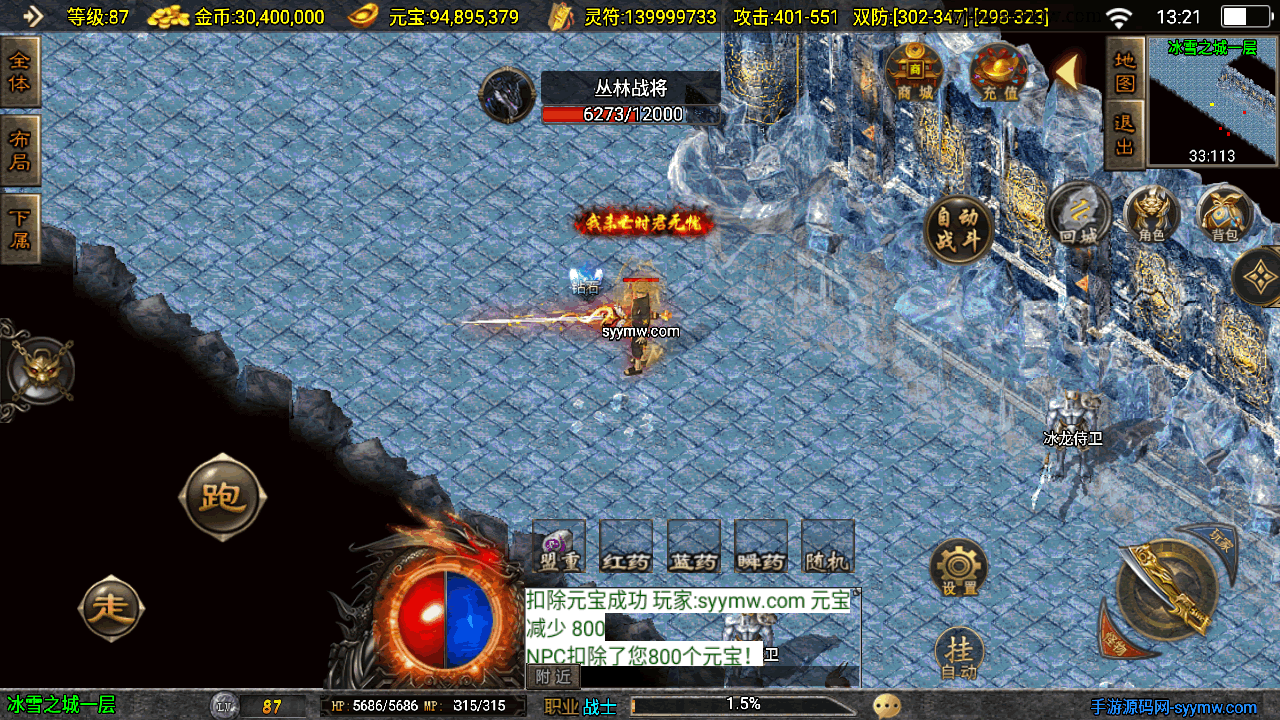Use the 蓝药 blue potion slot
1280x720 pixels.
694,548
